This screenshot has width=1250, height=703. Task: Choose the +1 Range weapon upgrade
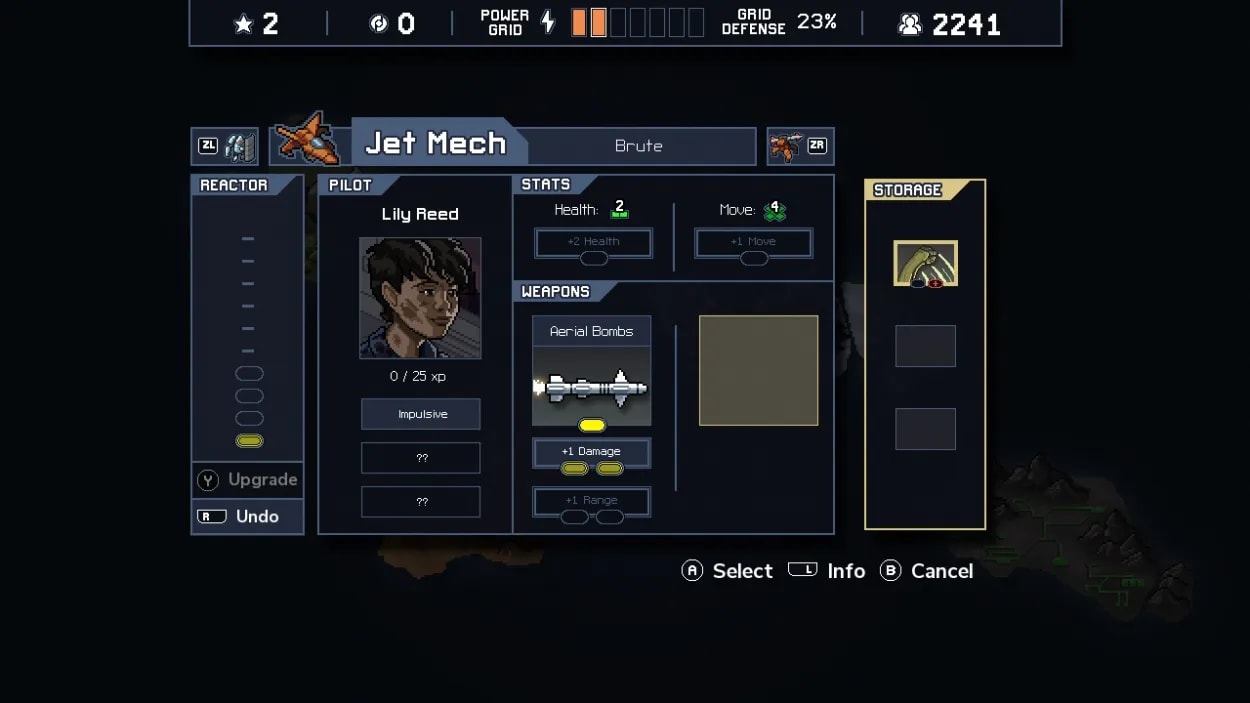point(591,502)
